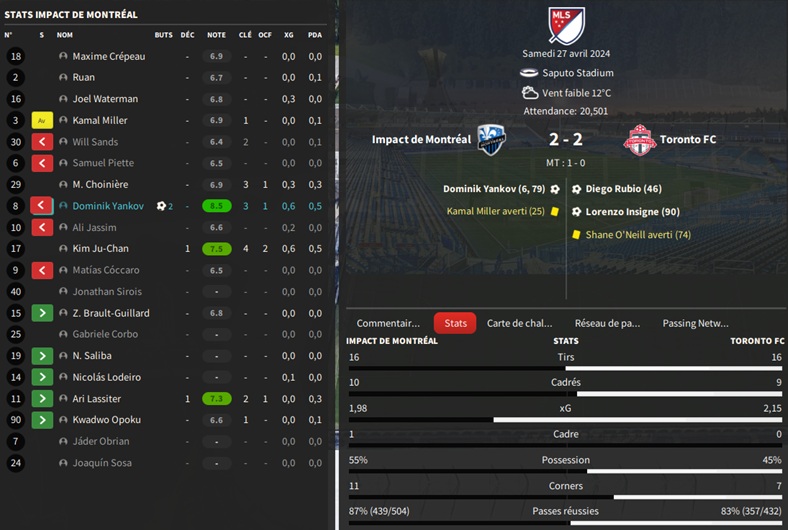View Ari Lassiter's player row
This screenshot has height=530, width=788.
[x=98, y=399]
